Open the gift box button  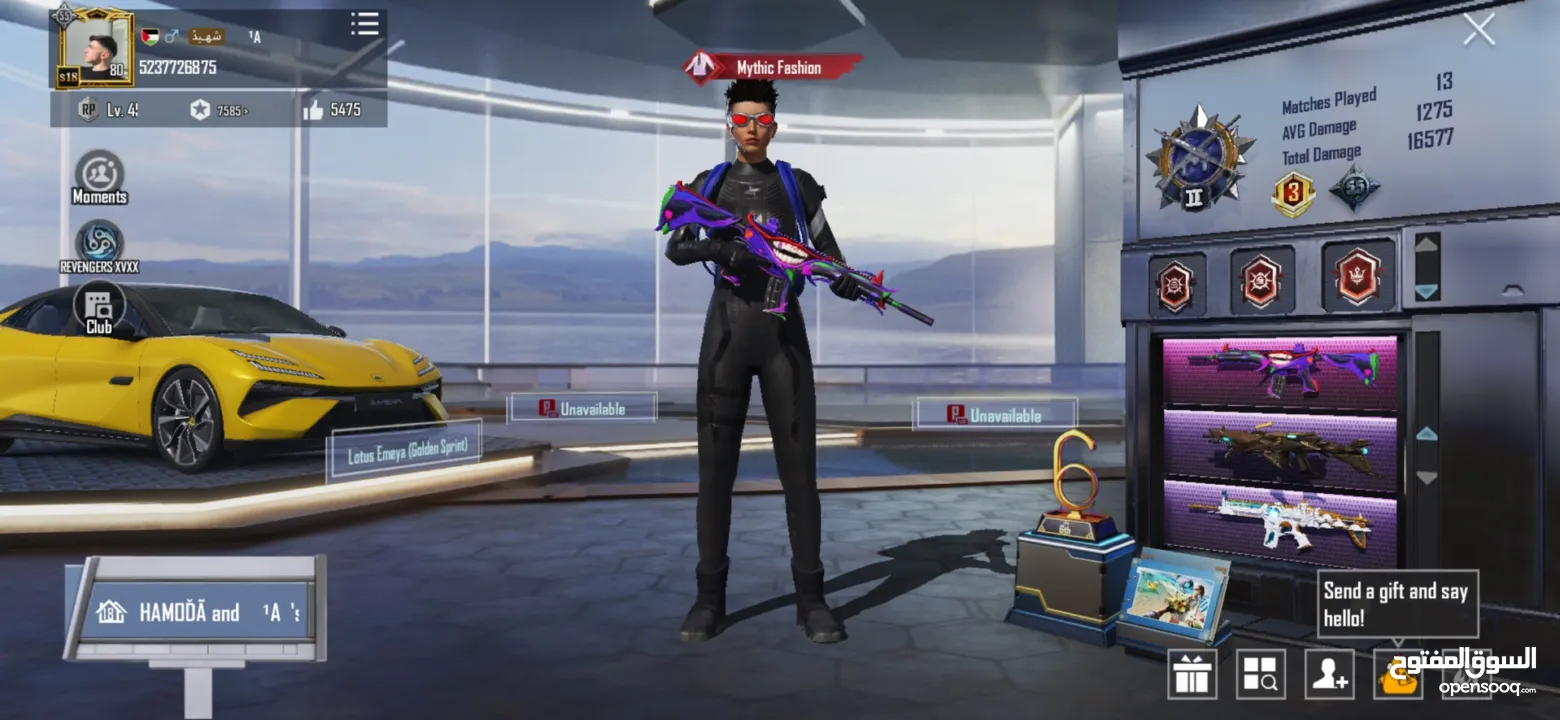tap(1192, 674)
